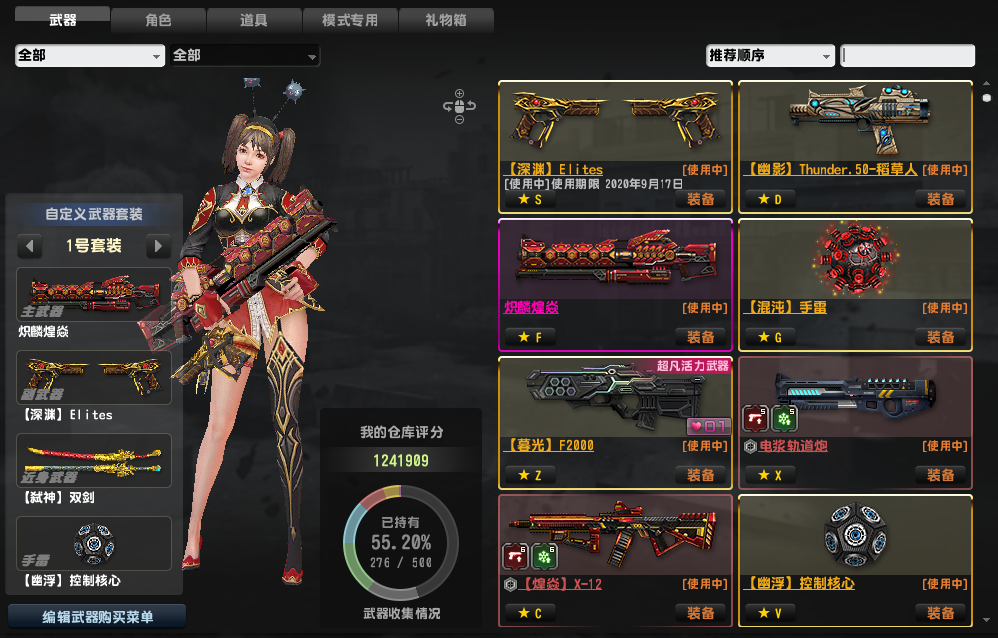Click 编辑武器购买菜单 button

(97, 617)
